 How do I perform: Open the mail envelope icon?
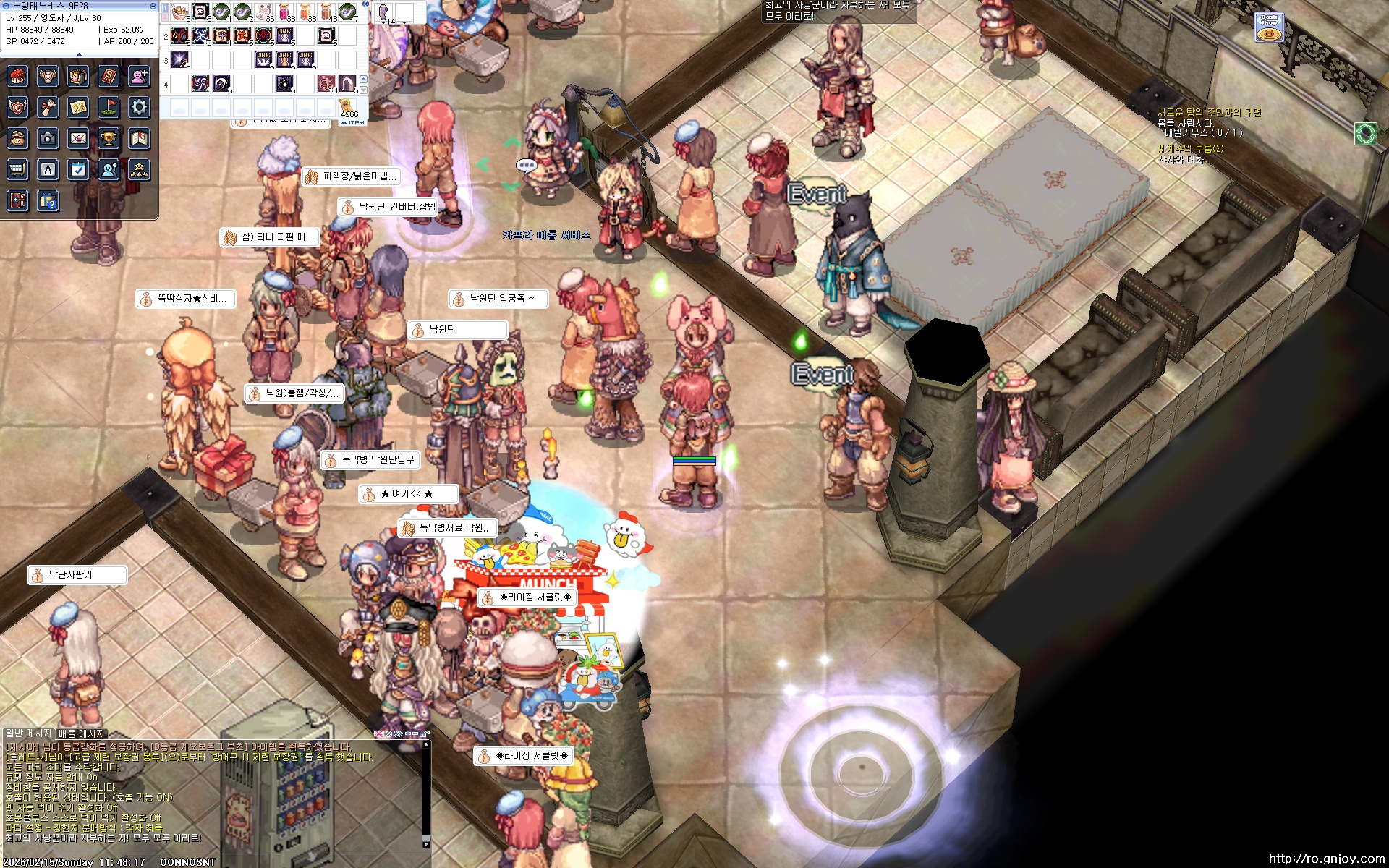(78, 138)
